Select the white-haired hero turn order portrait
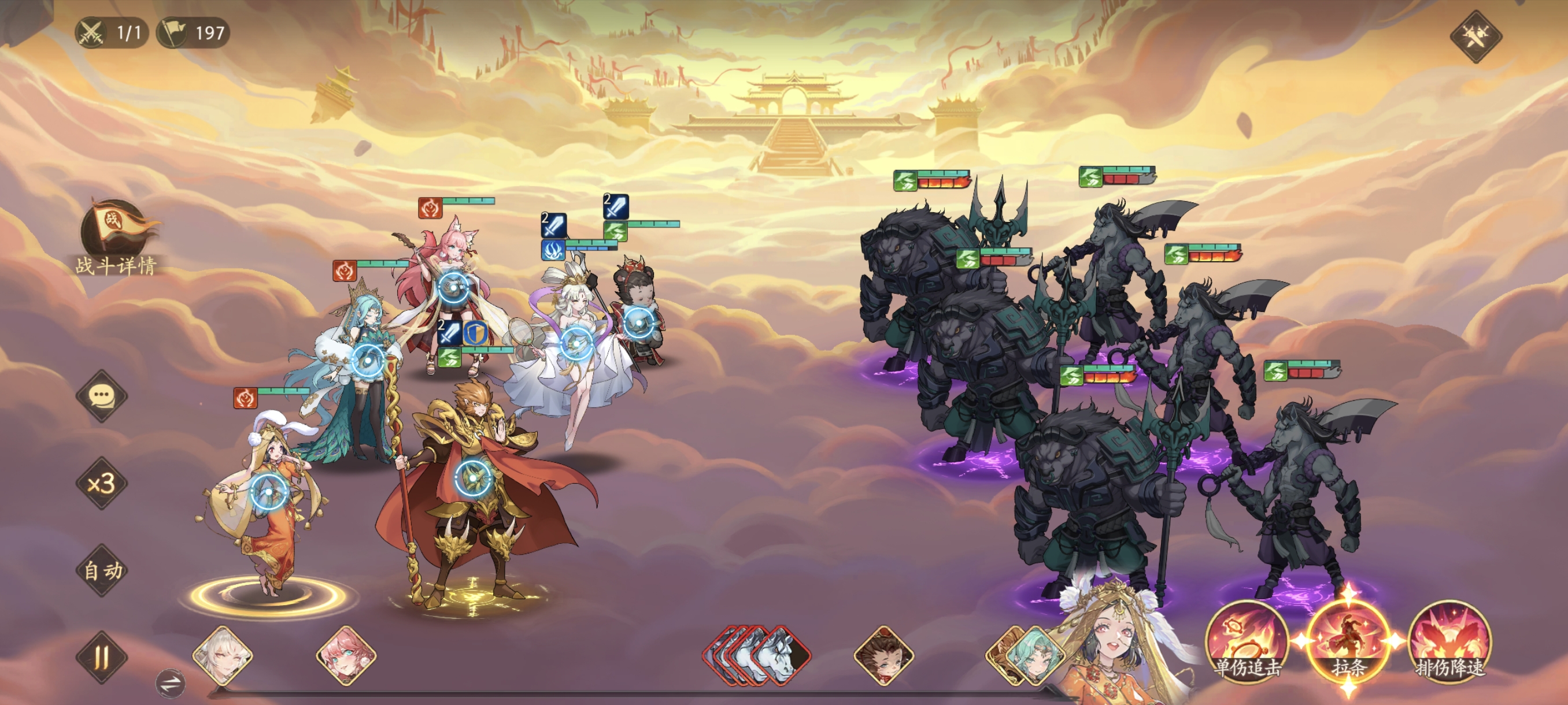The width and height of the screenshot is (1568, 705). 223,657
